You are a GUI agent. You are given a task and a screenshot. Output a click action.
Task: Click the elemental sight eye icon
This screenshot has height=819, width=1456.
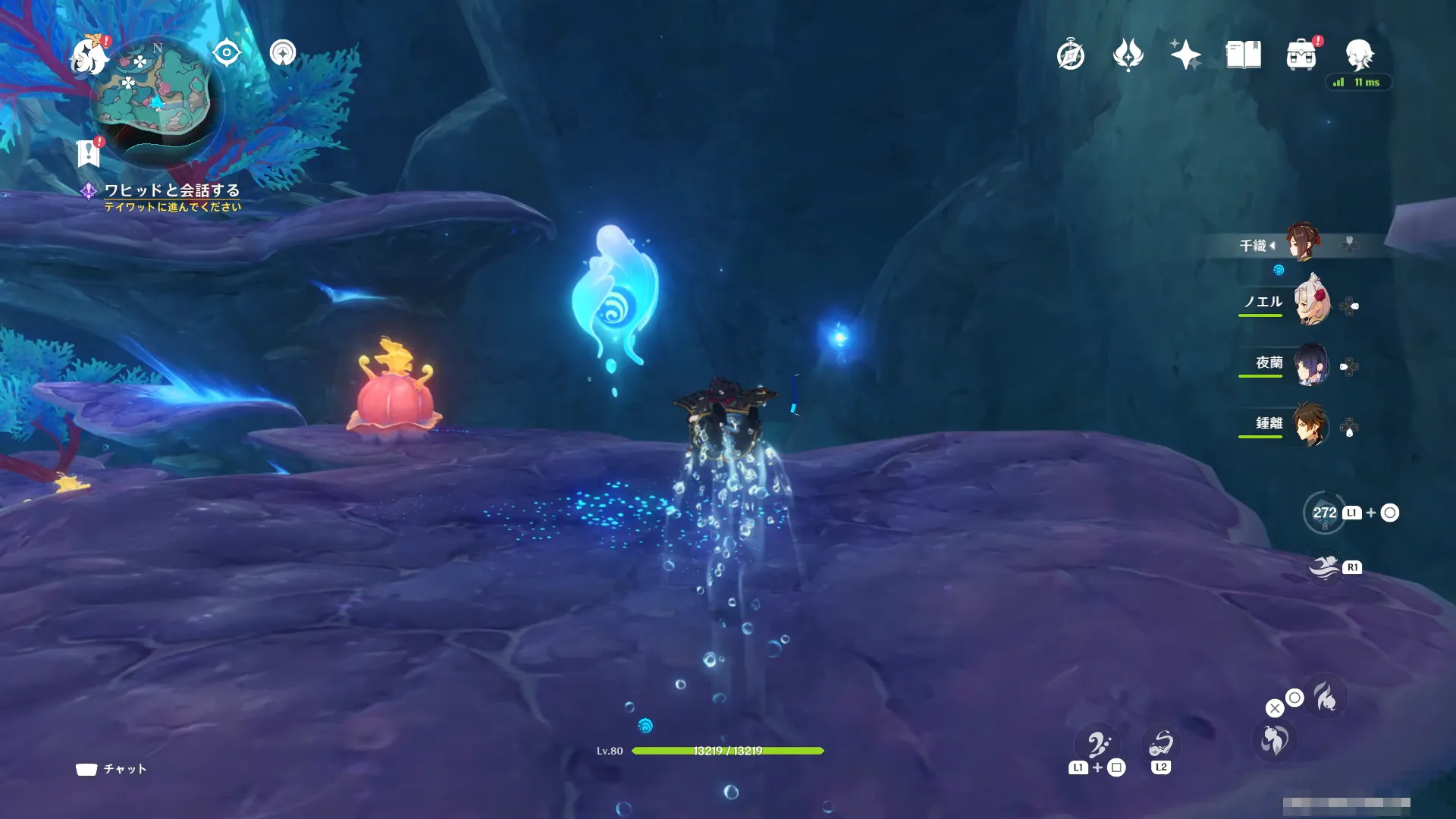(x=227, y=53)
